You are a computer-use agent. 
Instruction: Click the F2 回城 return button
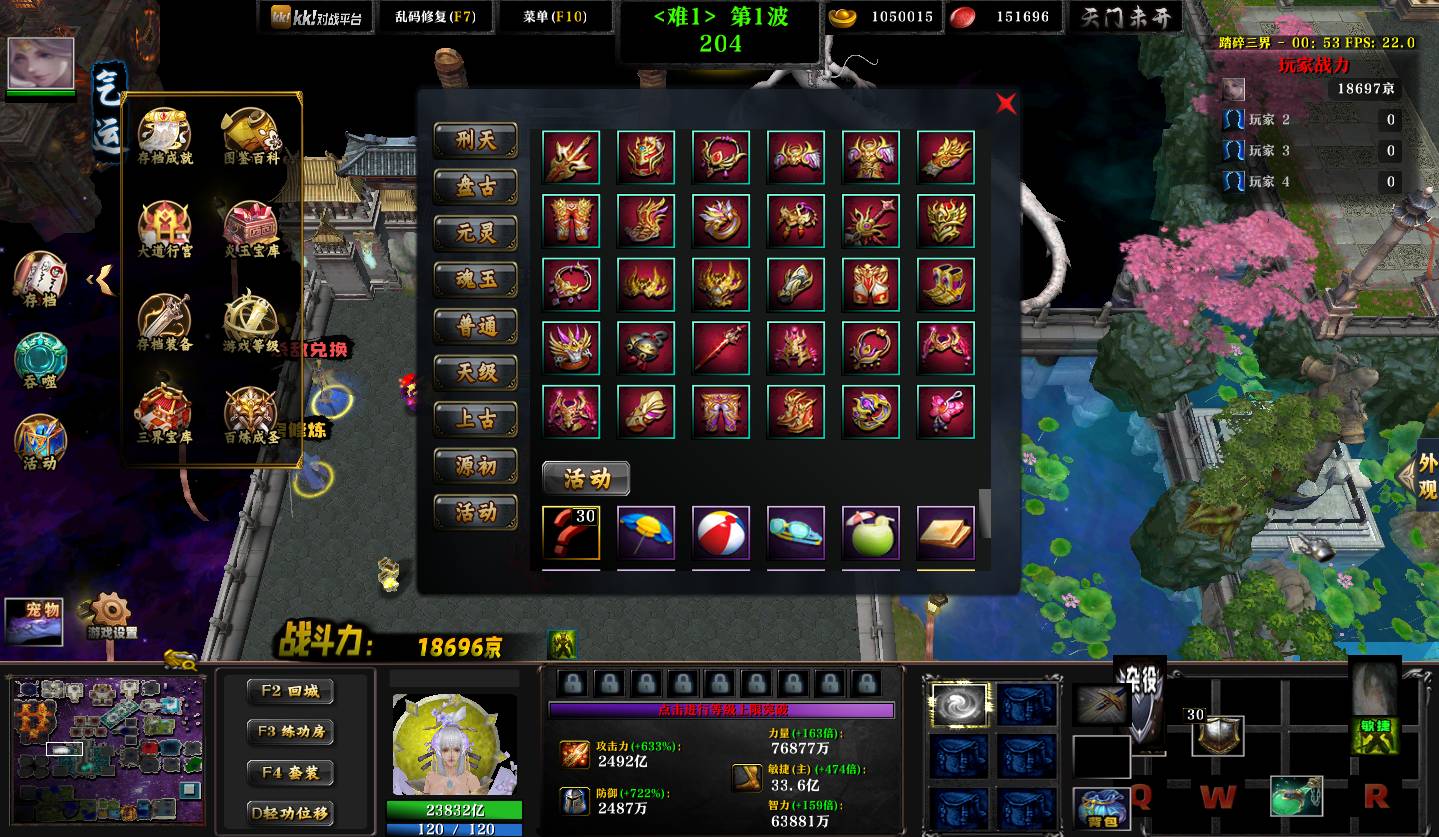[x=290, y=691]
